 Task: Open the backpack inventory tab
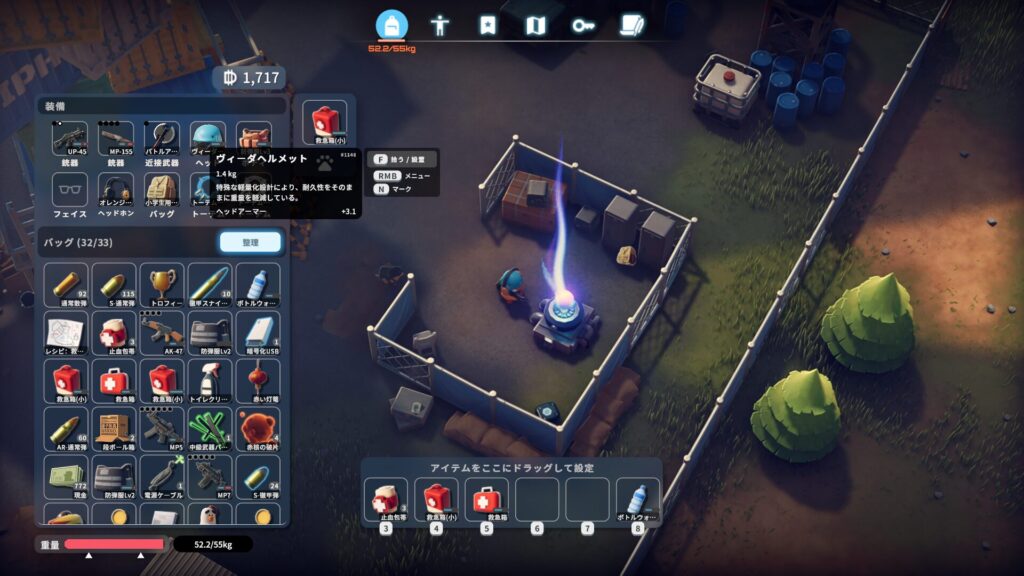point(392,25)
